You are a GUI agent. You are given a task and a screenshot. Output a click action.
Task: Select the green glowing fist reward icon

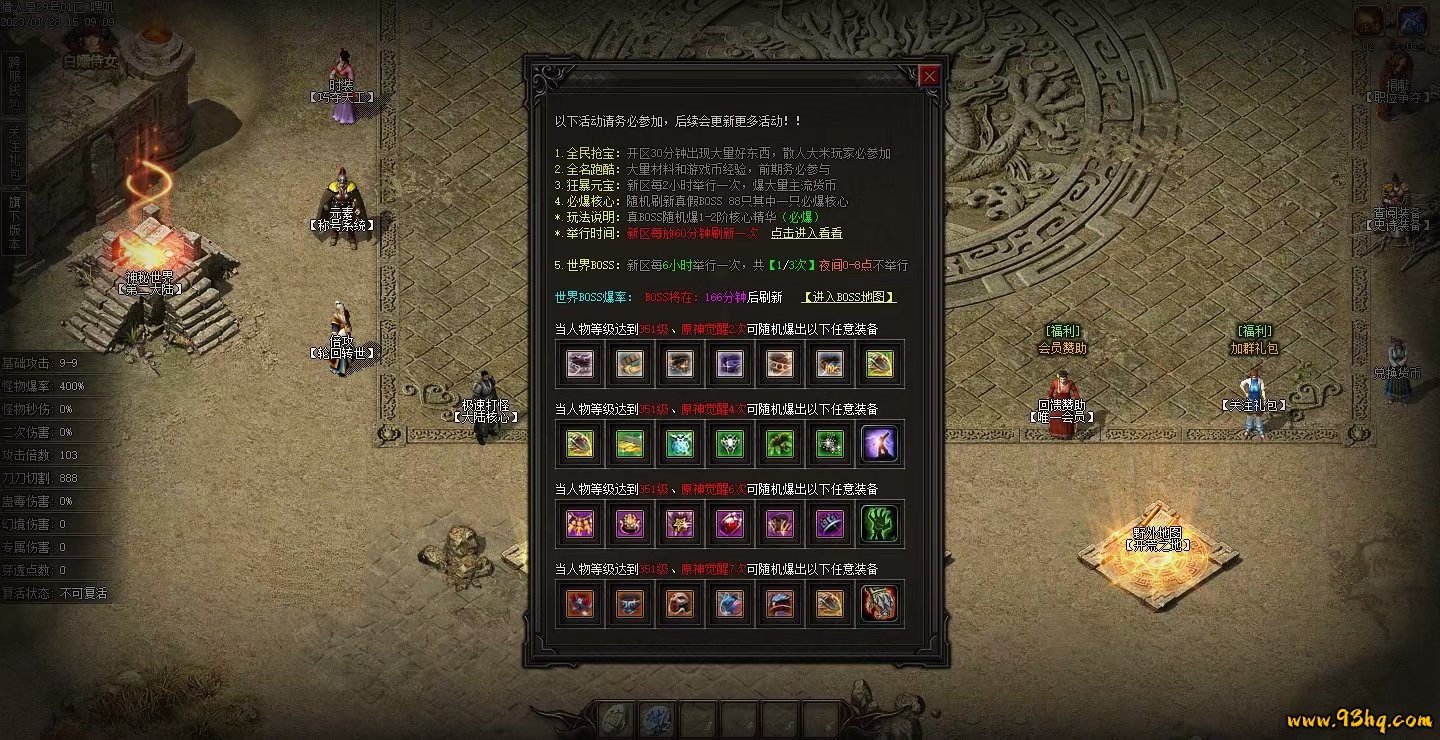[880, 524]
